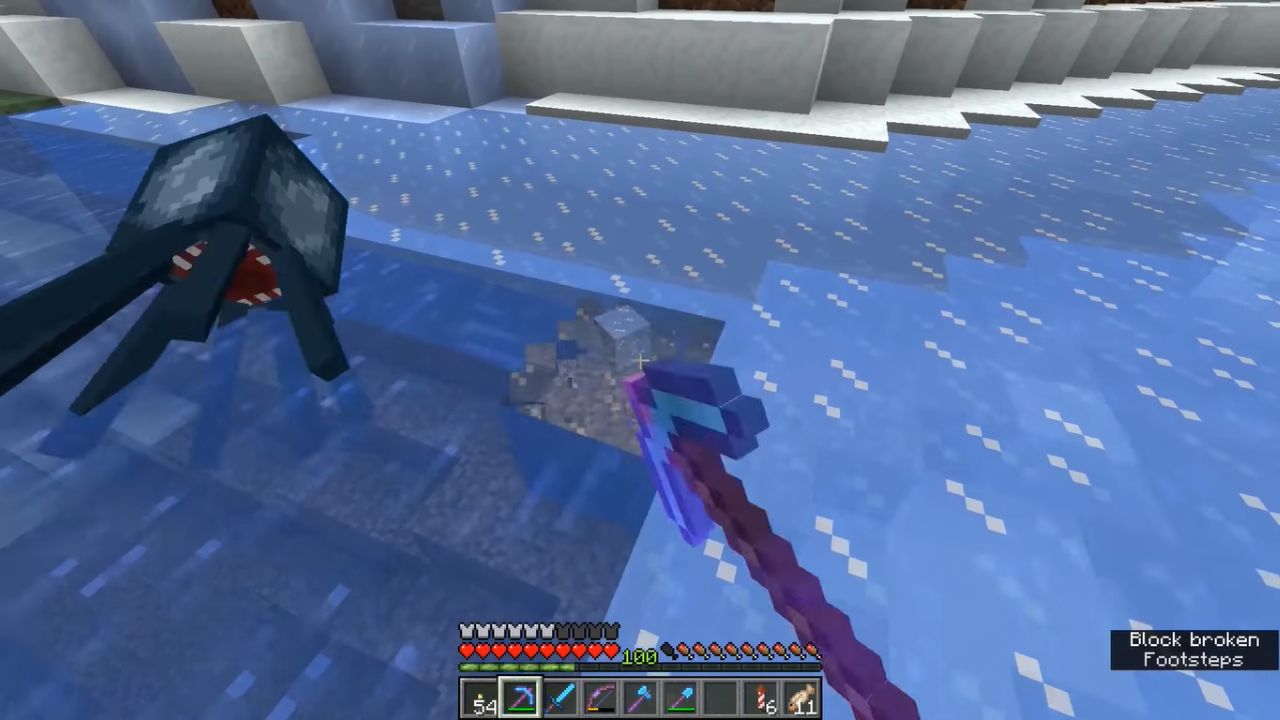Image resolution: width=1280 pixels, height=720 pixels.
Task: Select the enchanted diamond shovel in the hotbar
Action: (681, 697)
